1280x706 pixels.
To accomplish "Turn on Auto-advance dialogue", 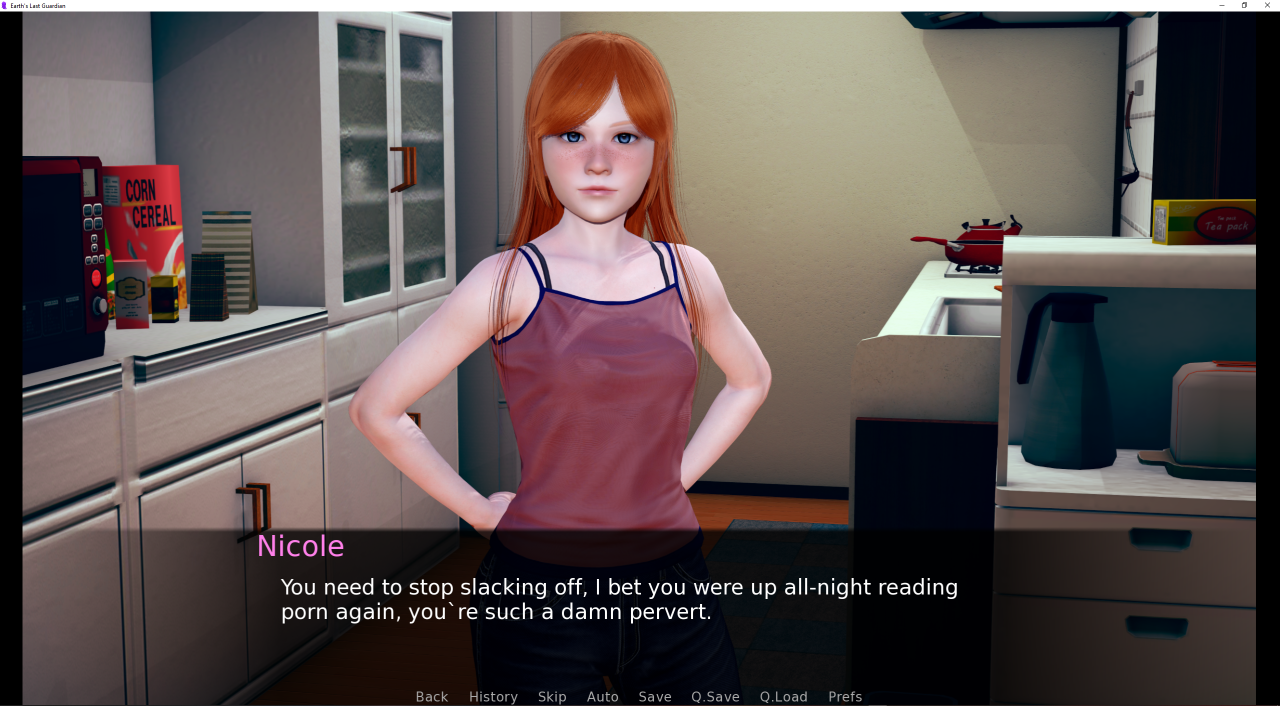I will click(602, 697).
